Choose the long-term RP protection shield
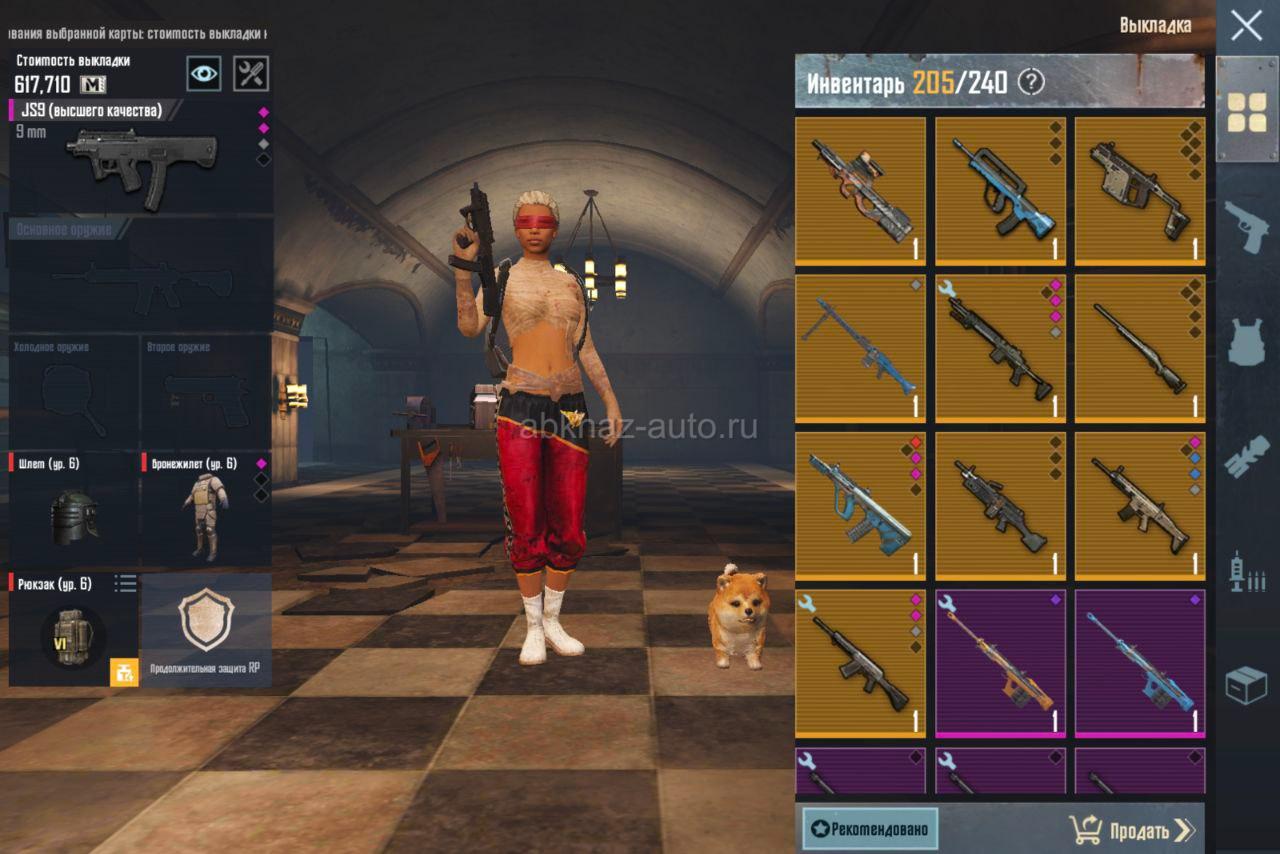Screen dimensions: 1280x854 (206, 630)
